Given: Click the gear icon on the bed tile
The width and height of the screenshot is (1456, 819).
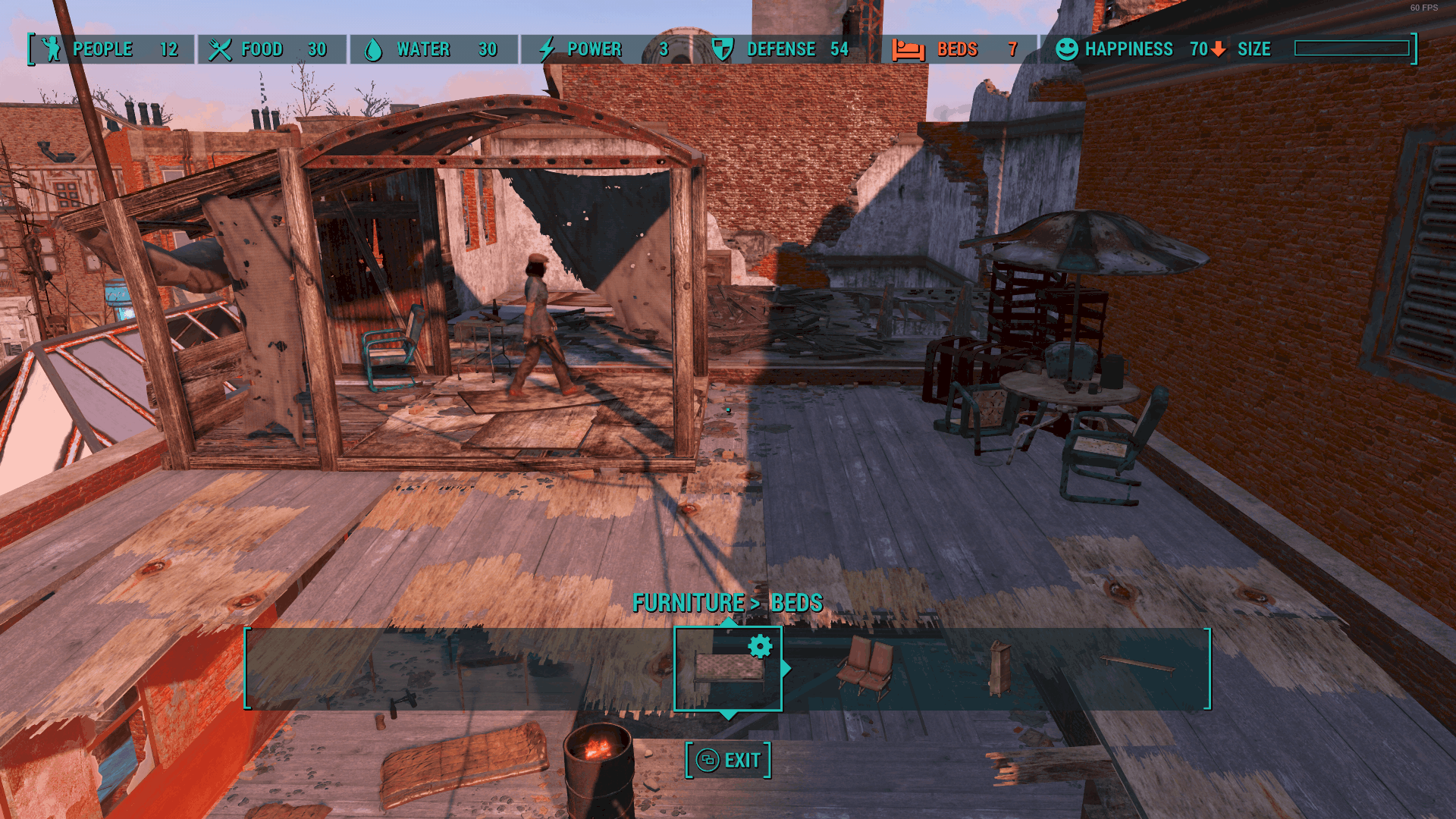Looking at the screenshot, I should [x=760, y=646].
